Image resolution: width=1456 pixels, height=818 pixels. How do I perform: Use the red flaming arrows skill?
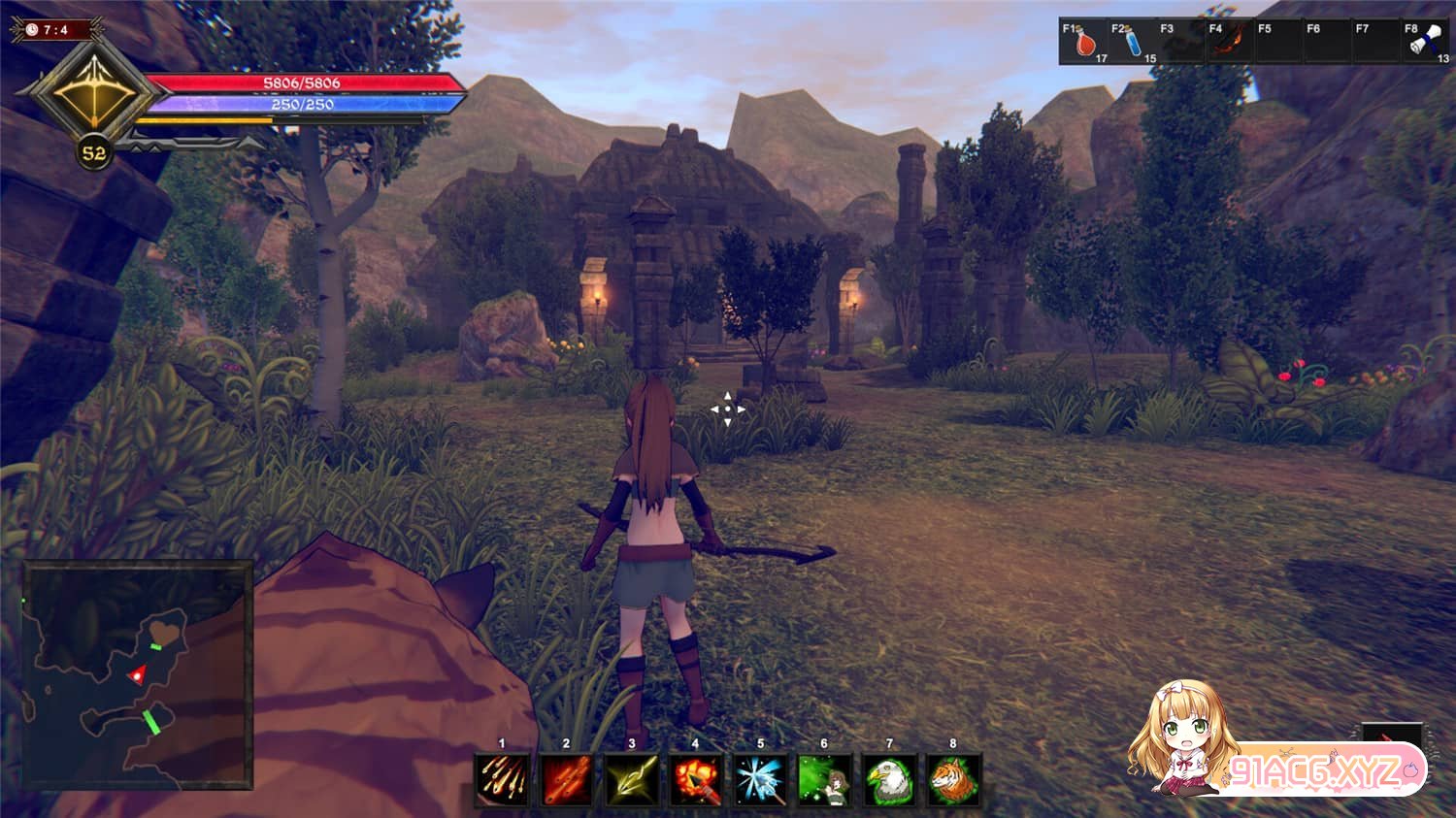(568, 780)
